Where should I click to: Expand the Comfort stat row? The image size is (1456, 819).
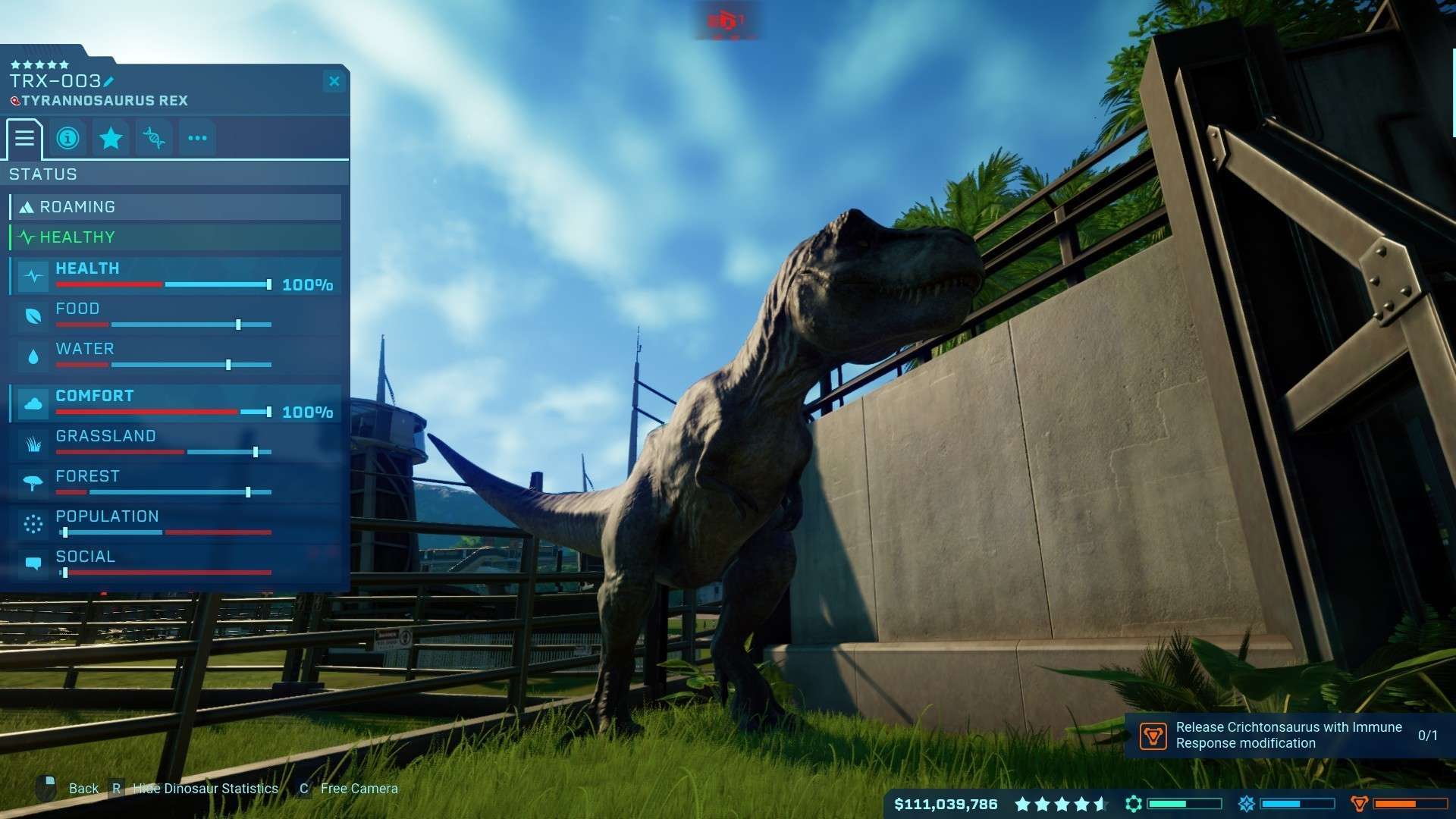175,403
